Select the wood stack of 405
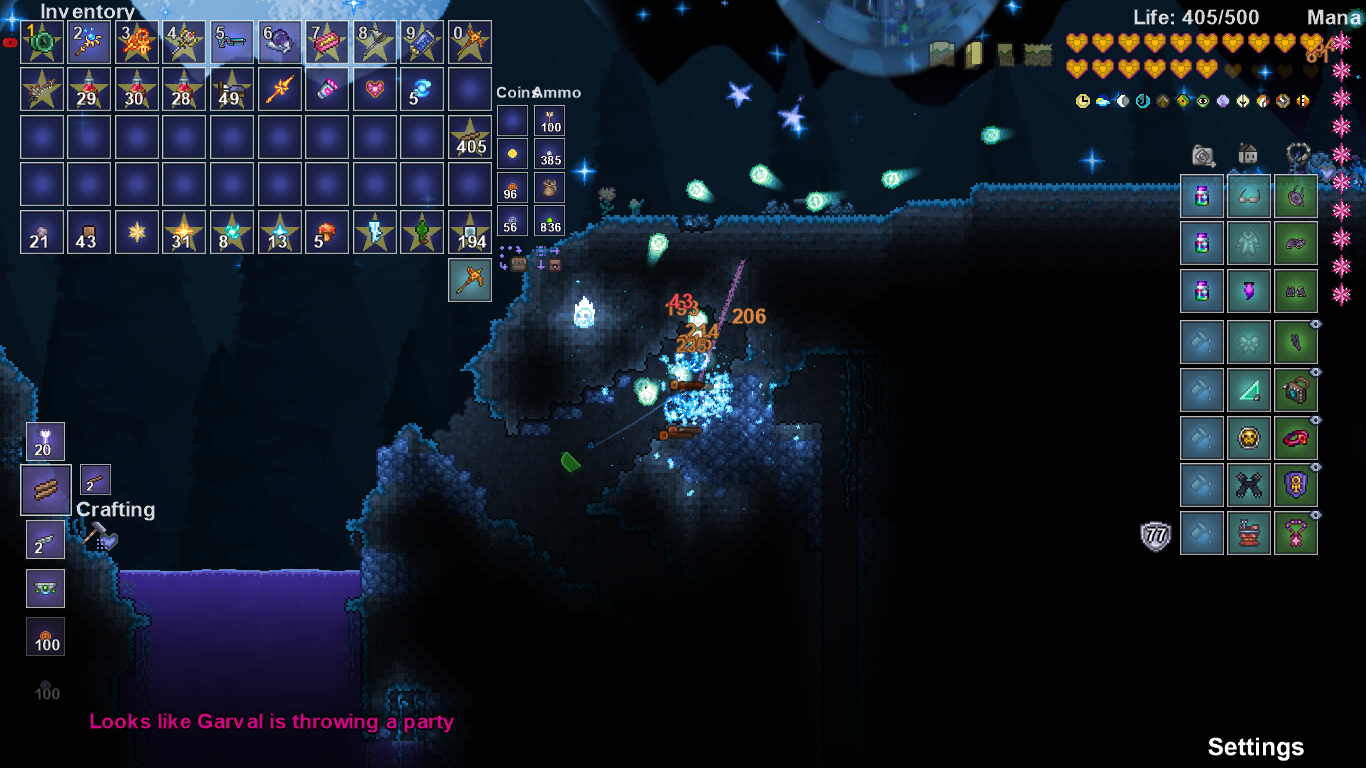The image size is (1366, 768). coord(470,137)
